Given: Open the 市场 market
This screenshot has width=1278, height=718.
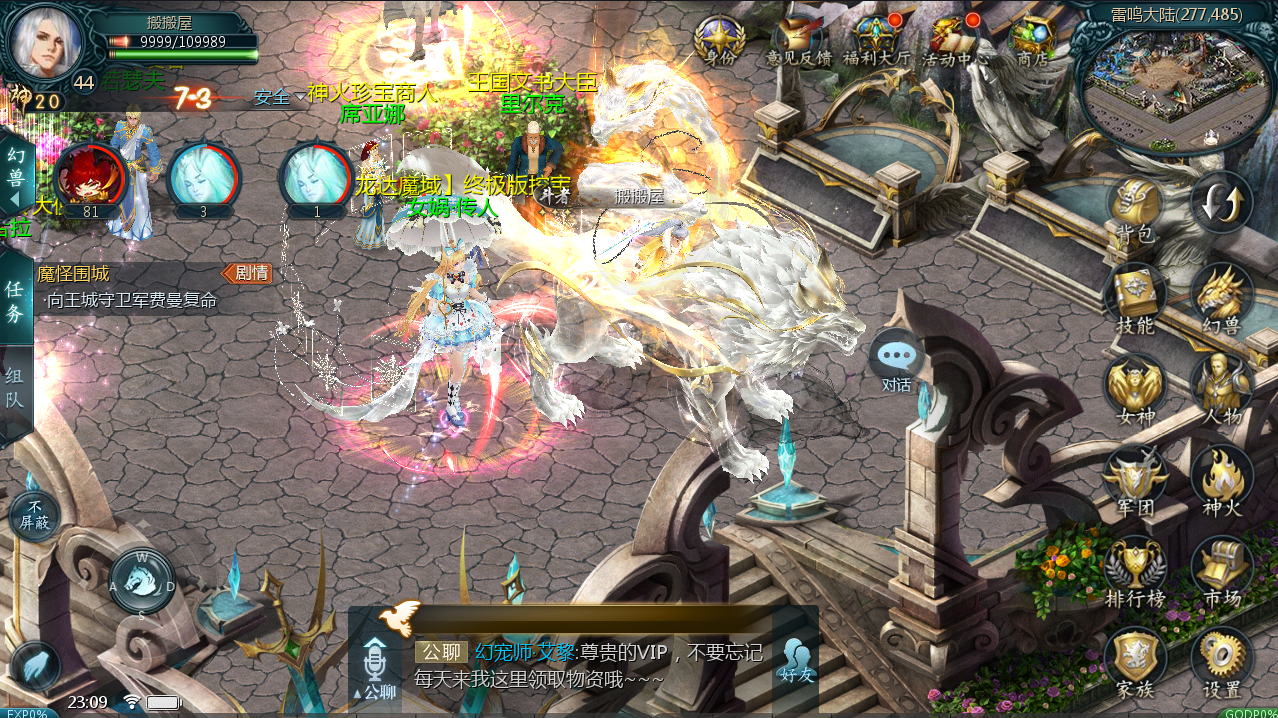Looking at the screenshot, I should click(x=1222, y=572).
